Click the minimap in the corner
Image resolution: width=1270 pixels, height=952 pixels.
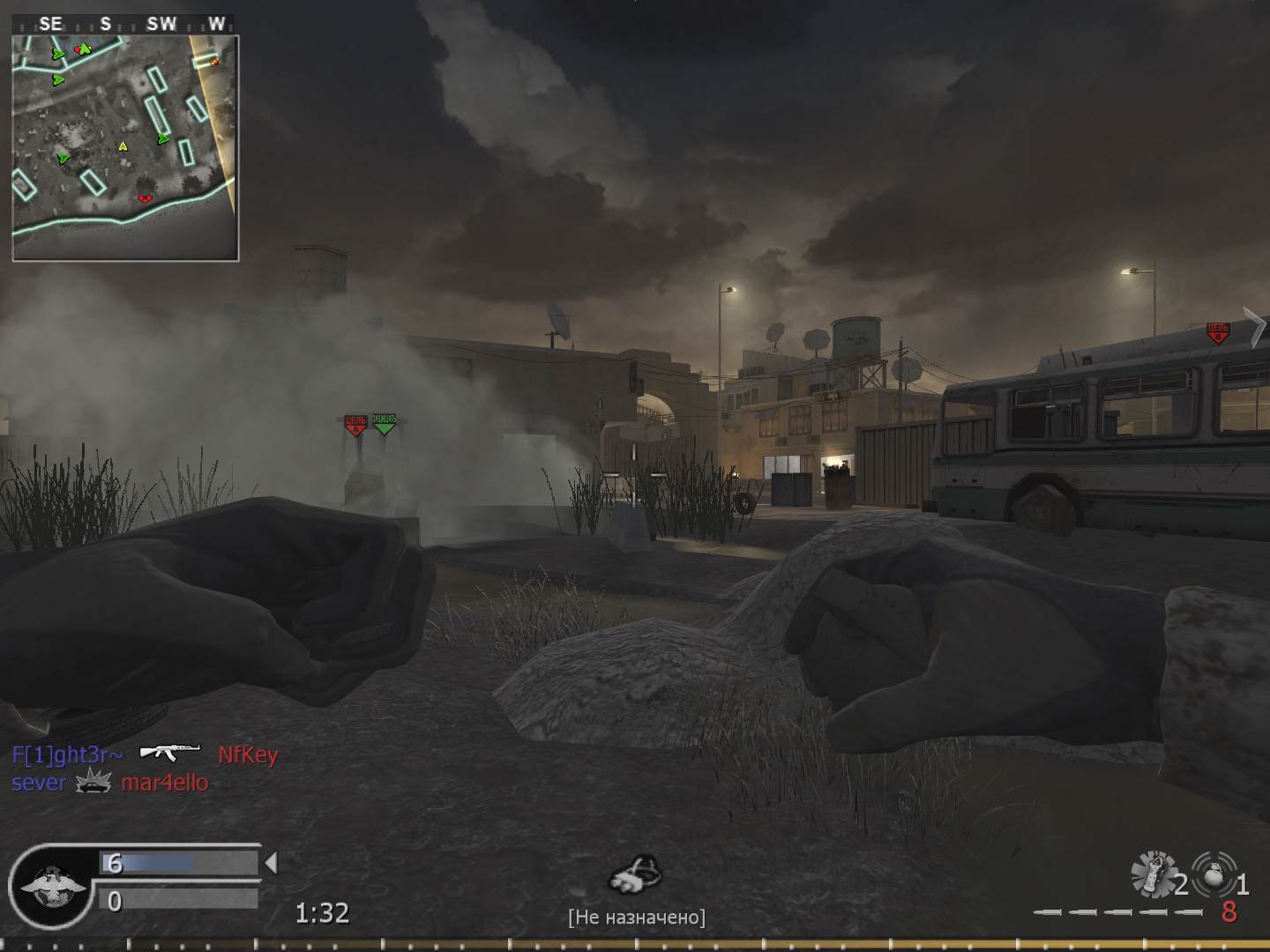(125, 148)
